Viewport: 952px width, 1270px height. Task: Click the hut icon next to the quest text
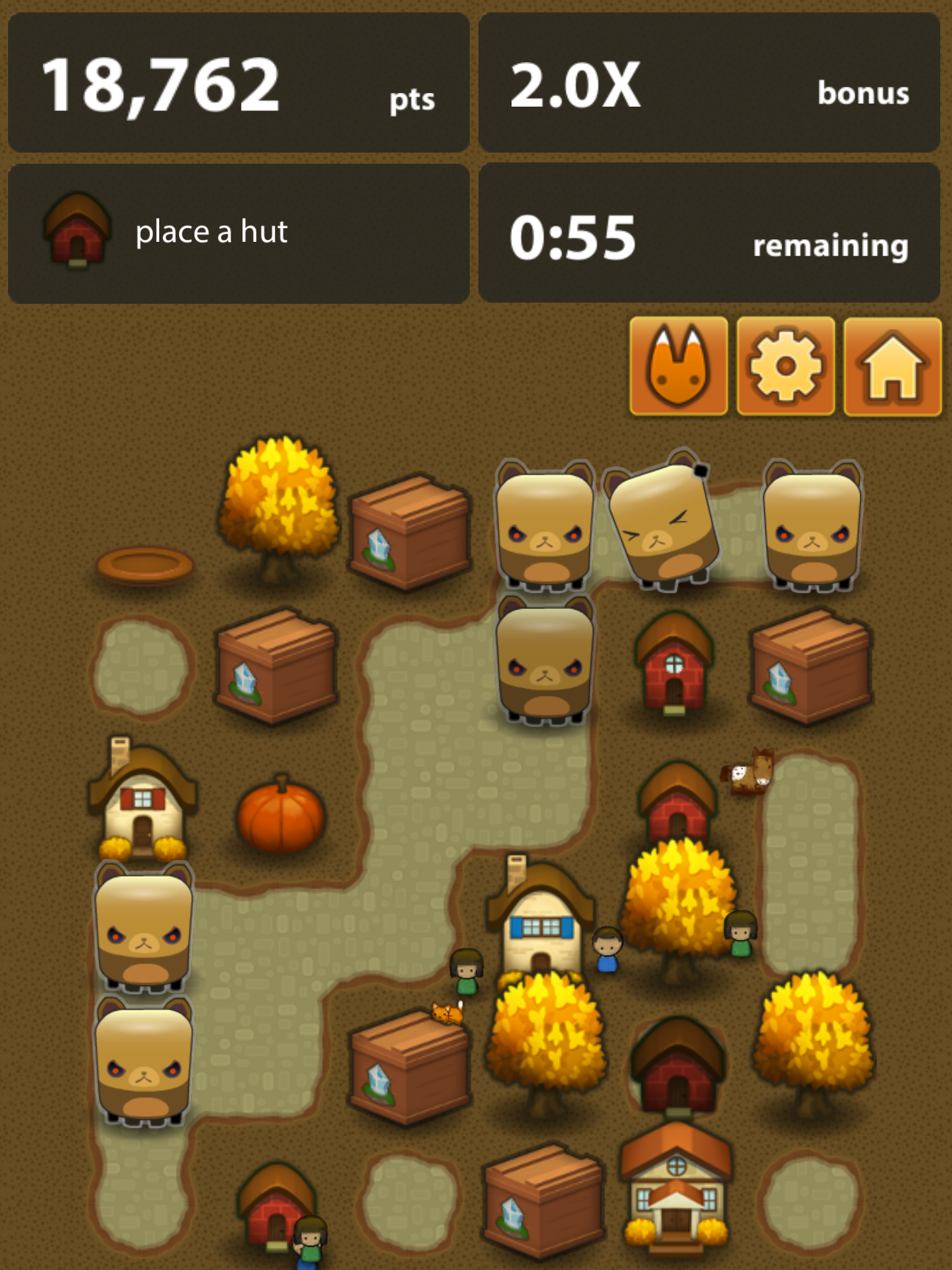coord(76,230)
